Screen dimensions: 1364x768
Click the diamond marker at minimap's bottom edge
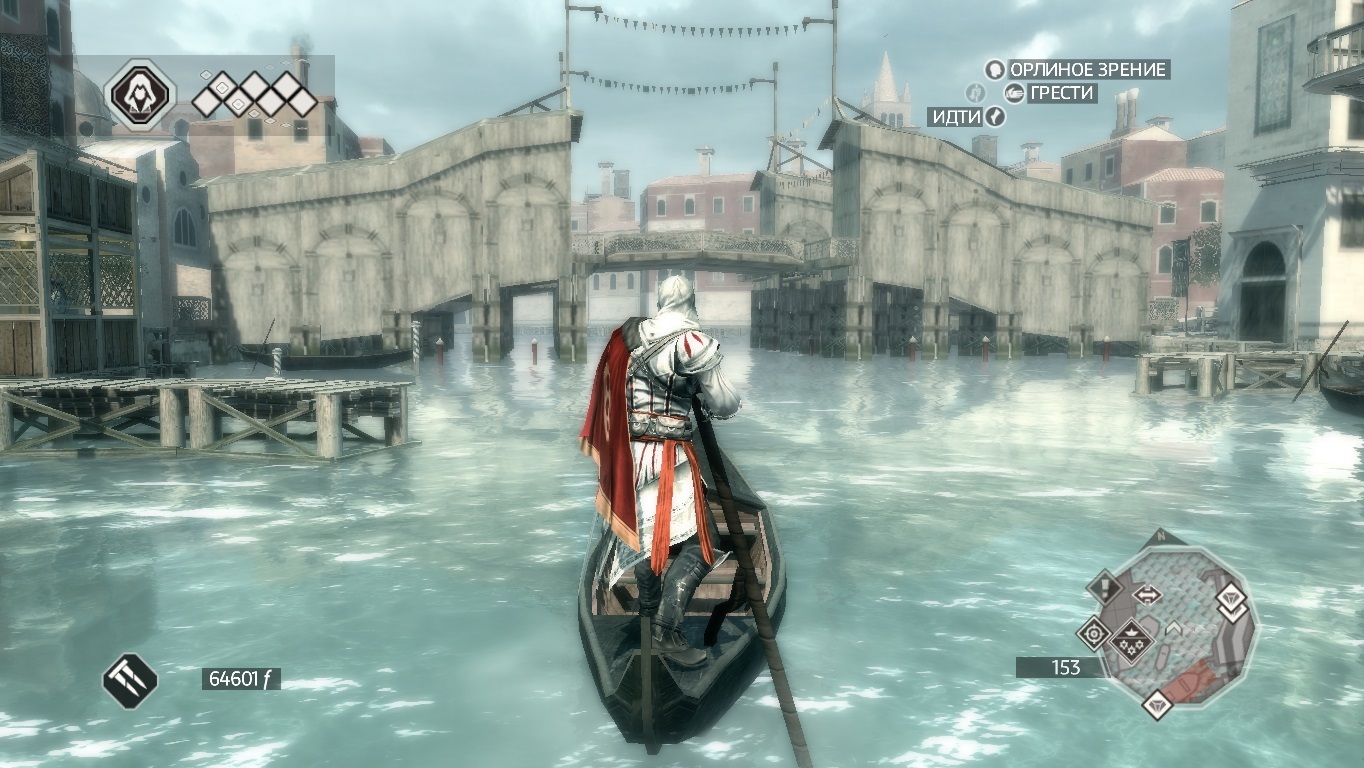click(1158, 705)
